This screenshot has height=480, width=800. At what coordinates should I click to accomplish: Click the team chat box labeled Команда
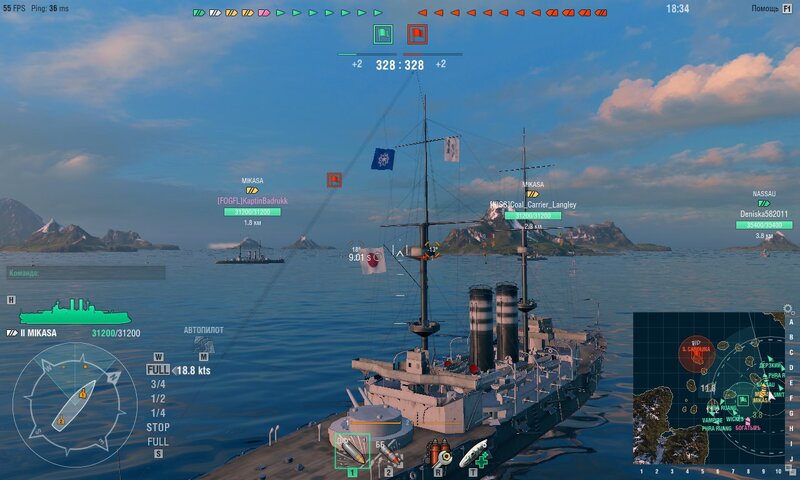click(84, 272)
